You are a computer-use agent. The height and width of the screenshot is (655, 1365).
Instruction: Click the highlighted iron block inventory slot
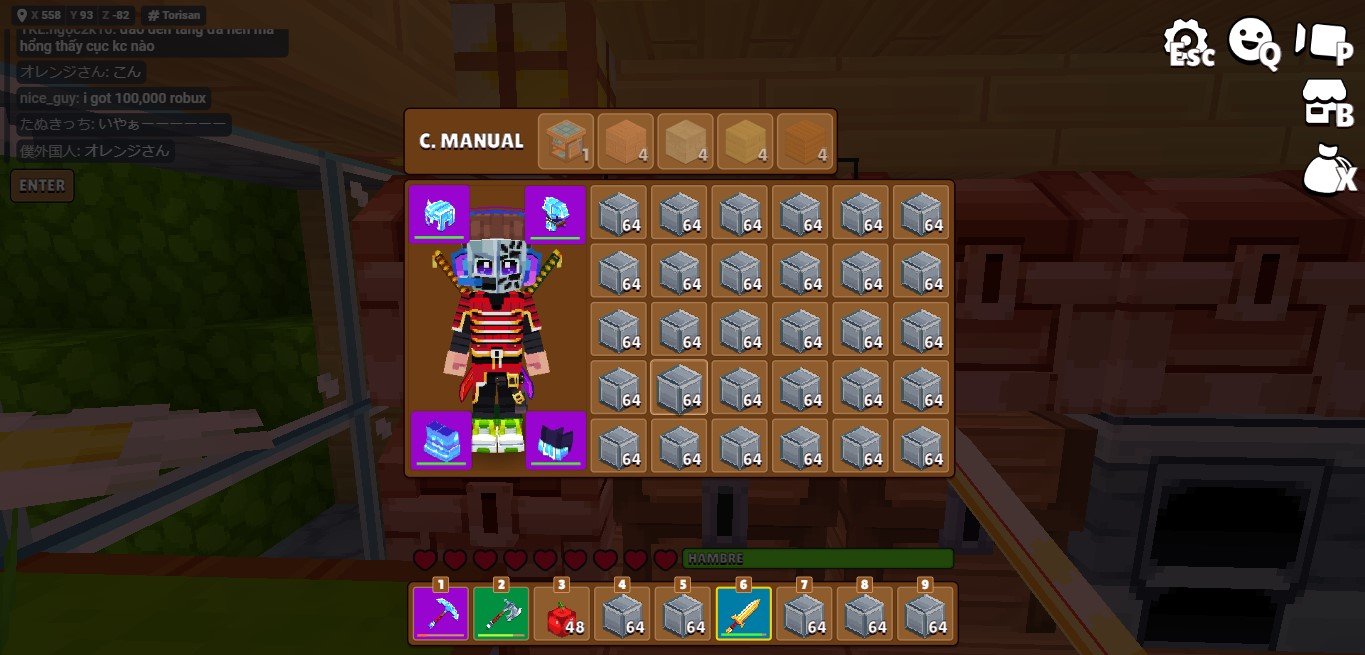point(679,387)
